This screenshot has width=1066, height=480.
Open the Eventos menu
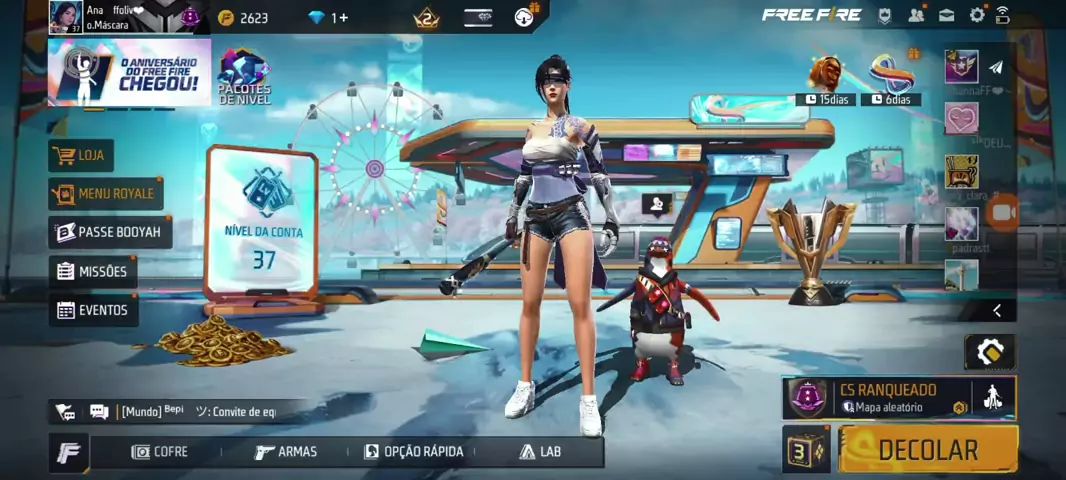coord(93,310)
